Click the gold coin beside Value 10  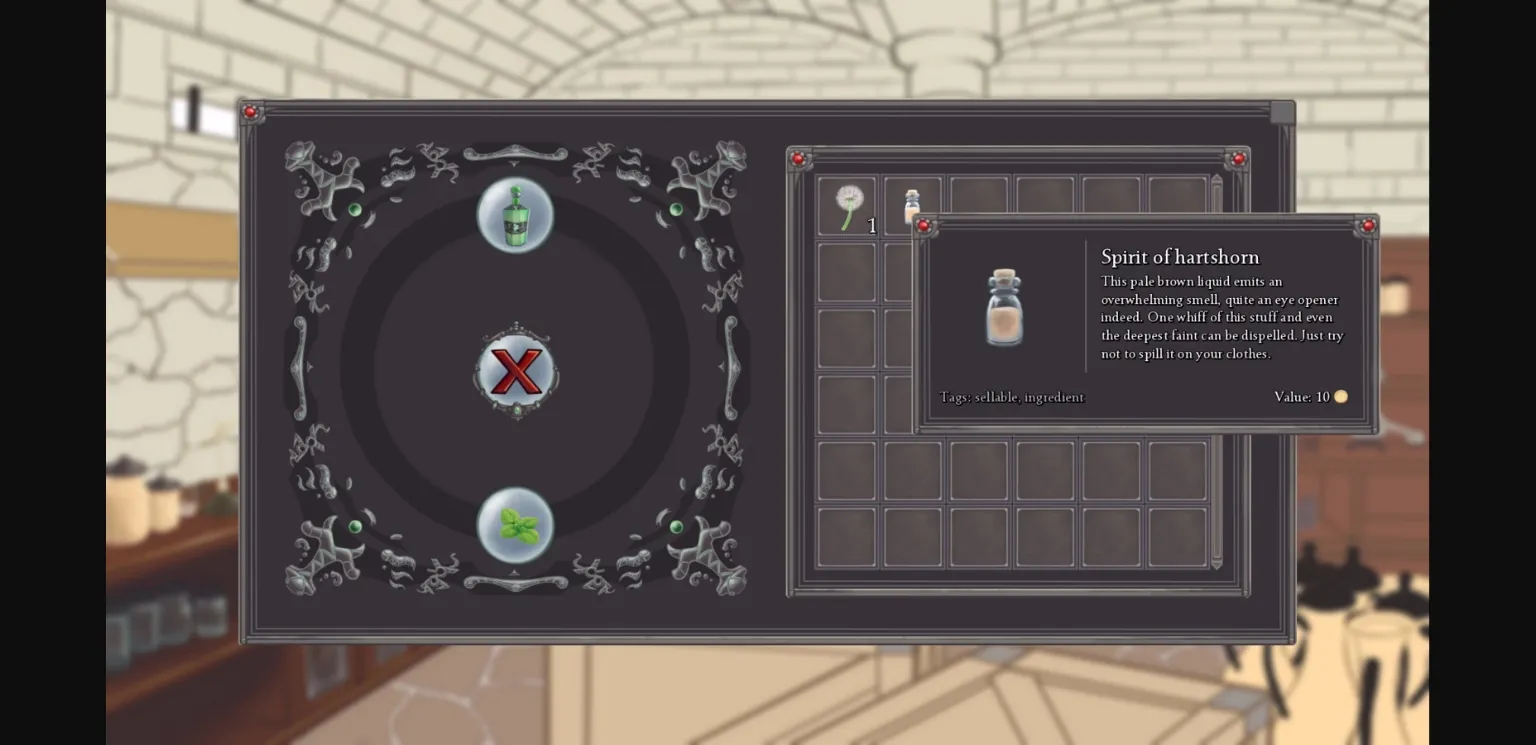(1341, 397)
